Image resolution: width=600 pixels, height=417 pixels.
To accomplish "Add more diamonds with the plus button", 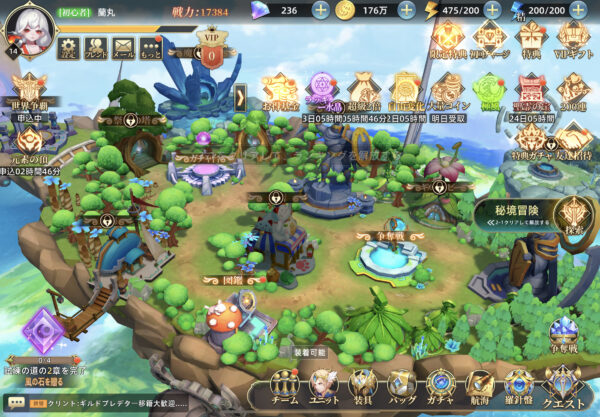I will pyautogui.click(x=320, y=10).
